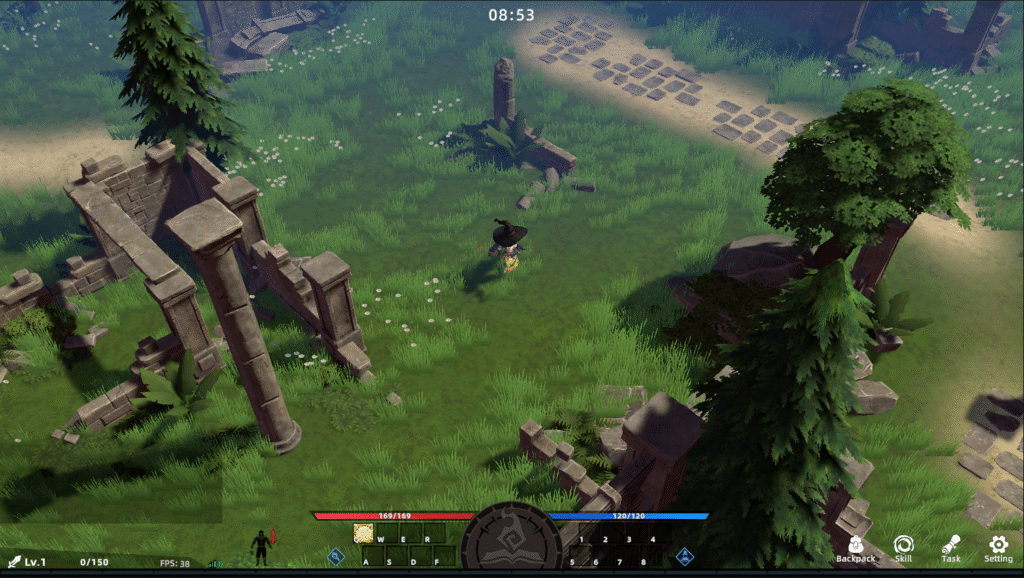The height and width of the screenshot is (578, 1024).
Task: Select the blue diamond icon right of item bar
Action: click(x=685, y=556)
